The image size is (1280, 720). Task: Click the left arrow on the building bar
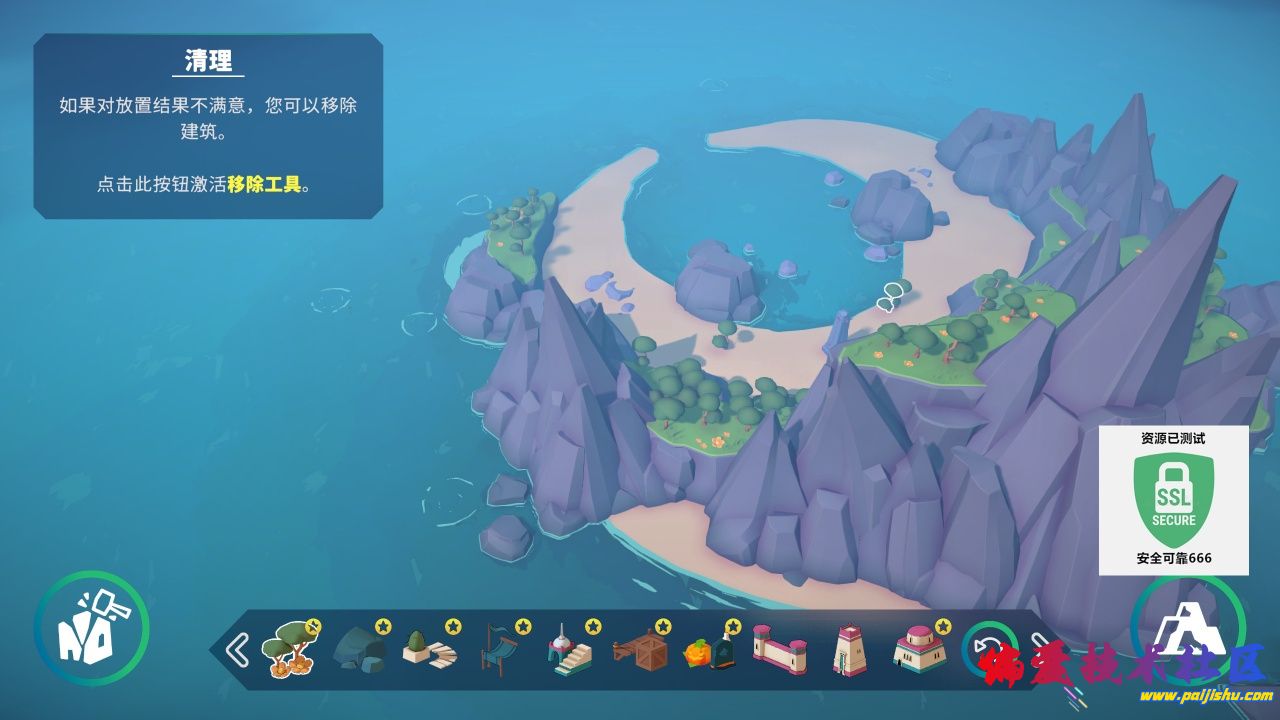(237, 650)
